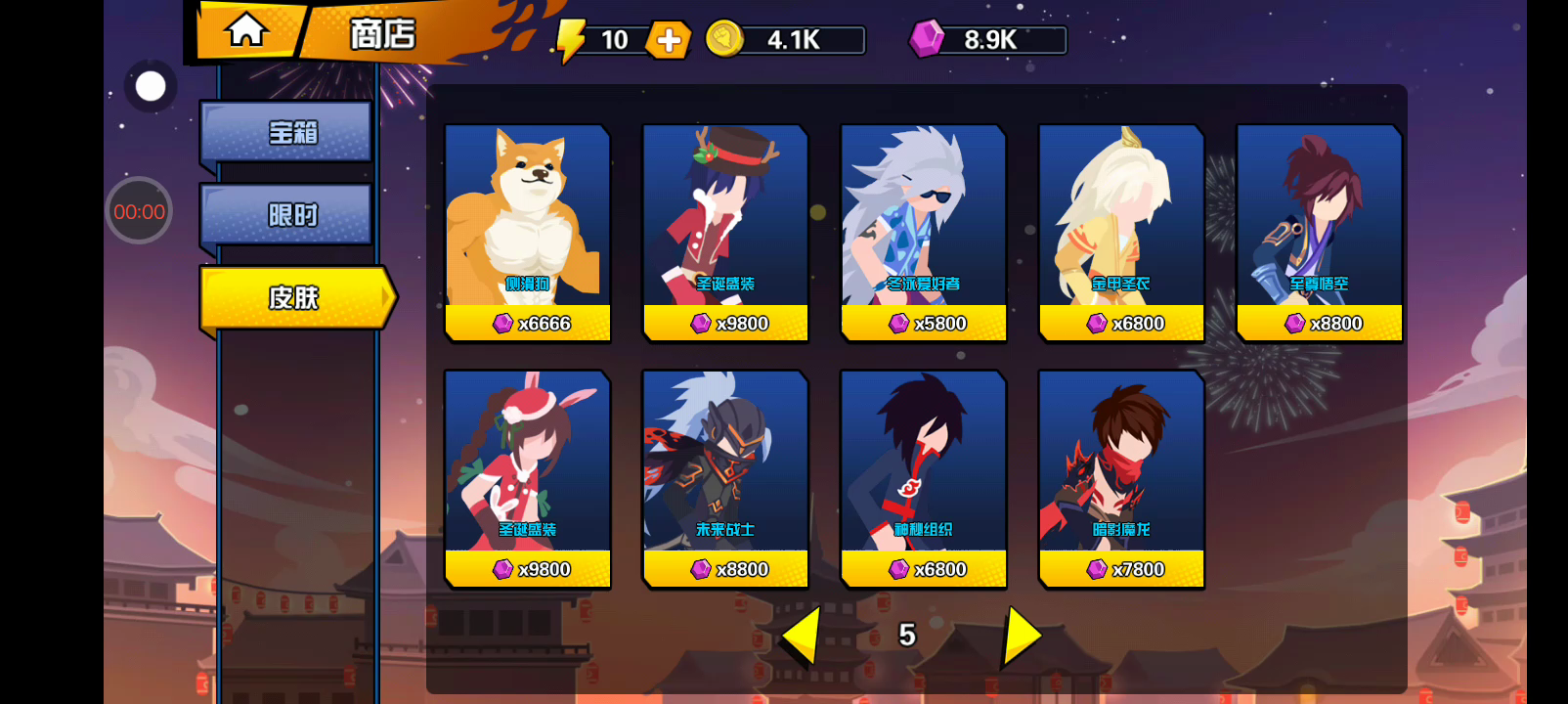Go to the previous skin page
Image resolution: width=1568 pixels, height=704 pixels.
click(802, 636)
